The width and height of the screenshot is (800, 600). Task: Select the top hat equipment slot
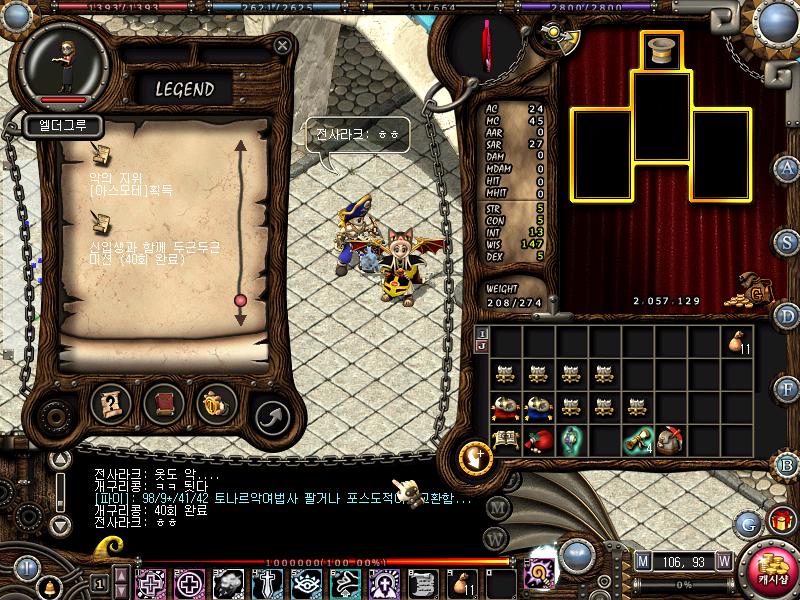pos(660,51)
